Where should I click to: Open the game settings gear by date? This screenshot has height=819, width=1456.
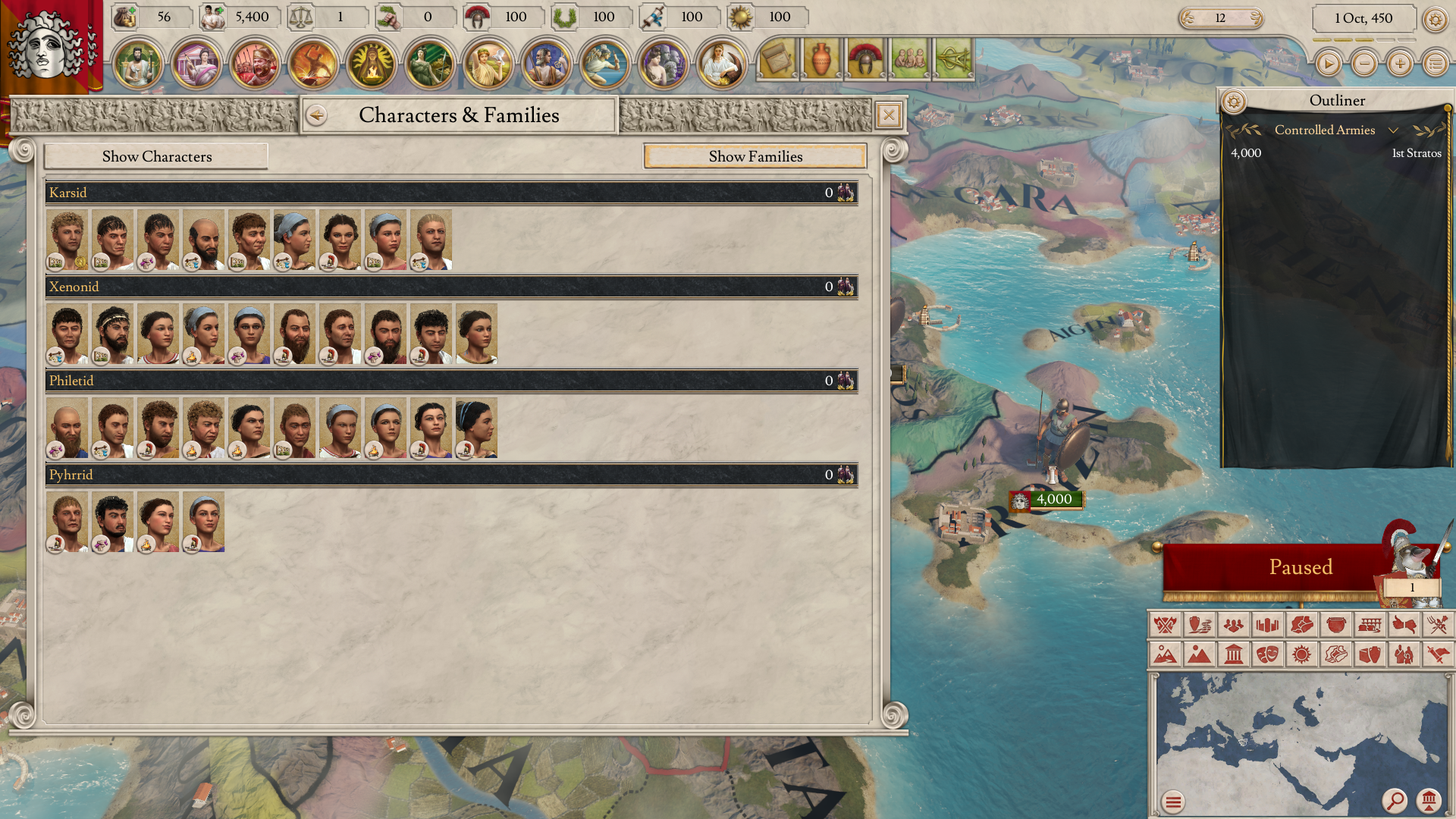click(x=1435, y=19)
